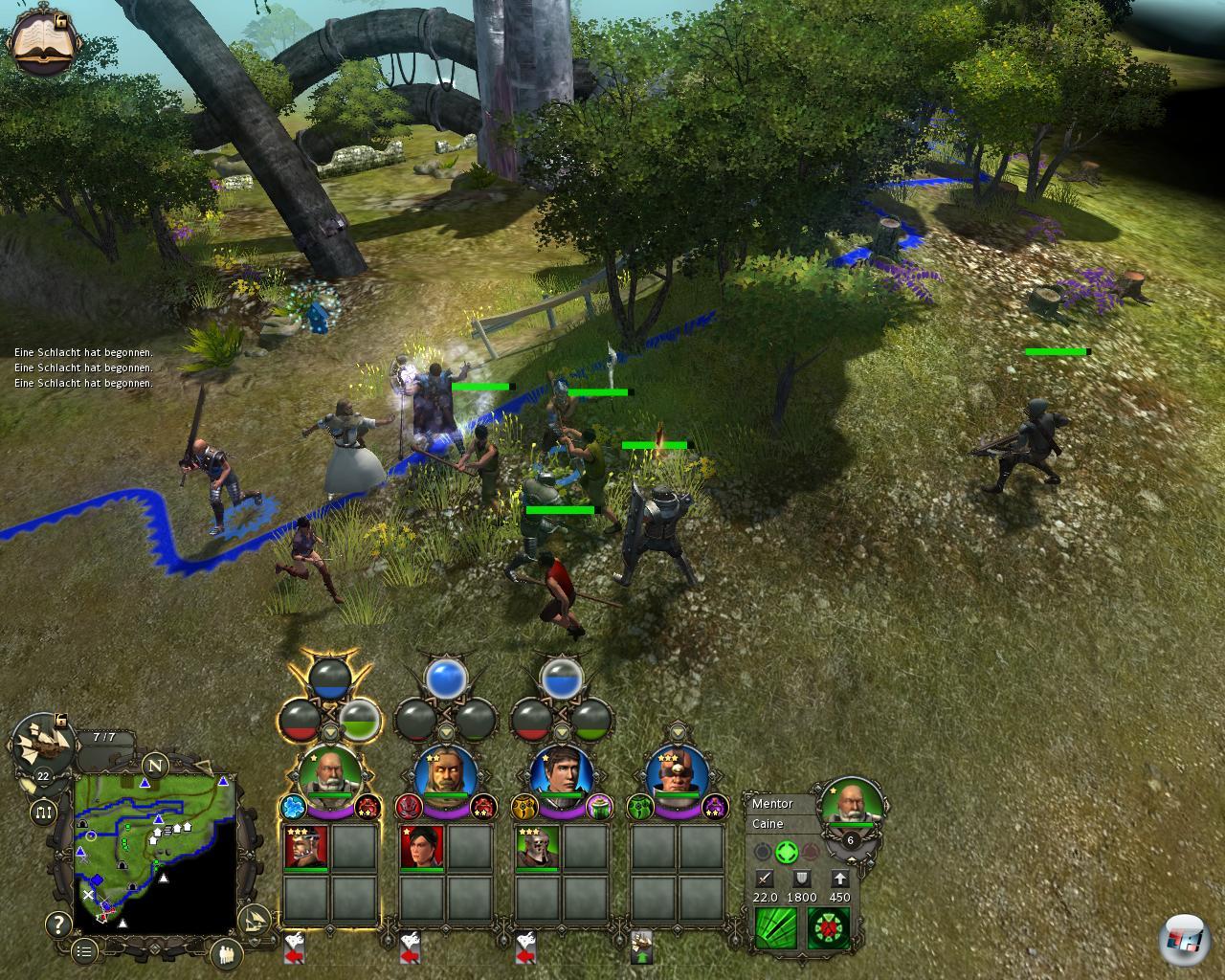The width and height of the screenshot is (1225, 980).
Task: Click the blue crystal skill beside the first hero
Action: (292, 807)
